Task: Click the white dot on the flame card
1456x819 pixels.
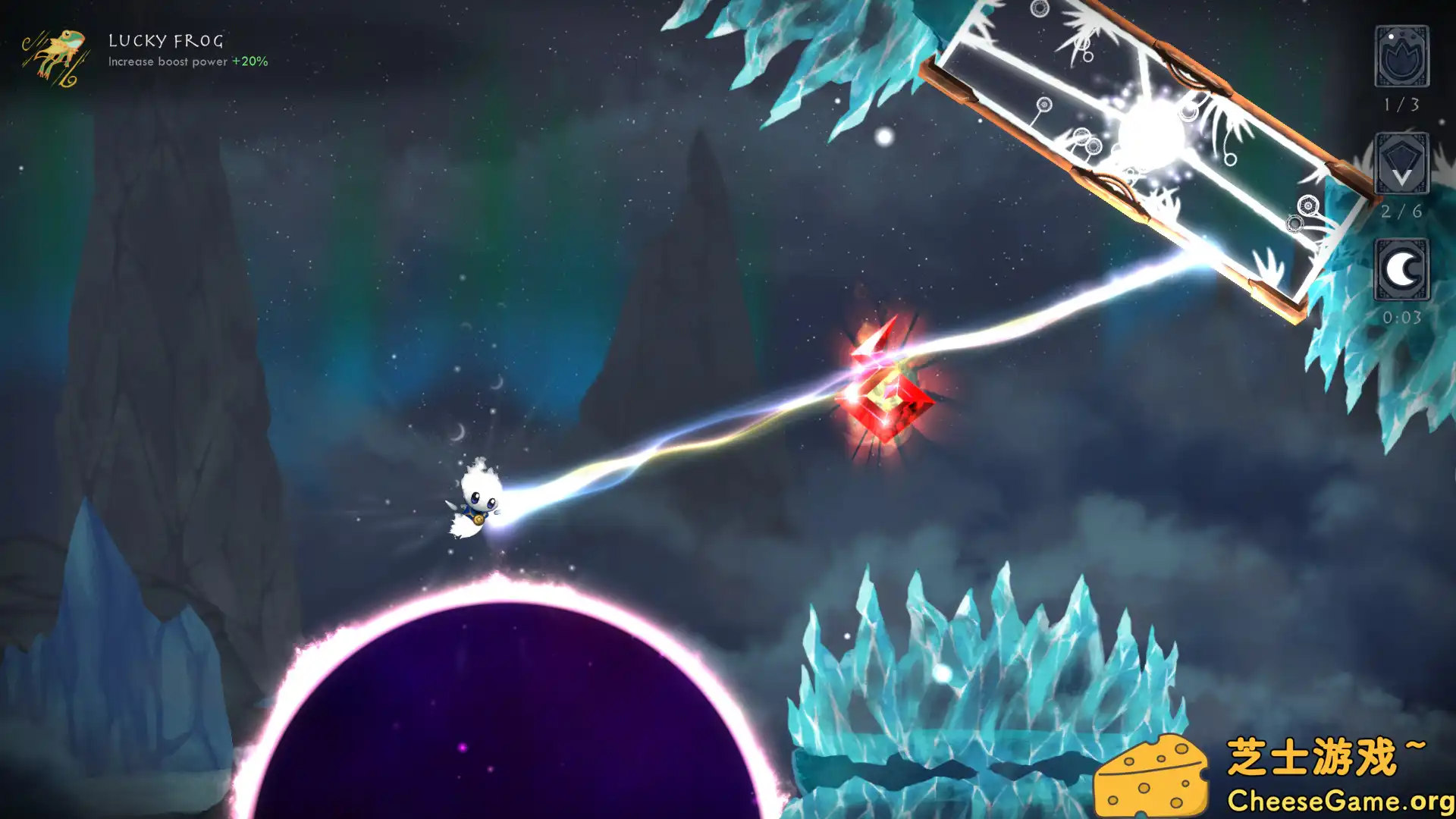Action: 1392,36
